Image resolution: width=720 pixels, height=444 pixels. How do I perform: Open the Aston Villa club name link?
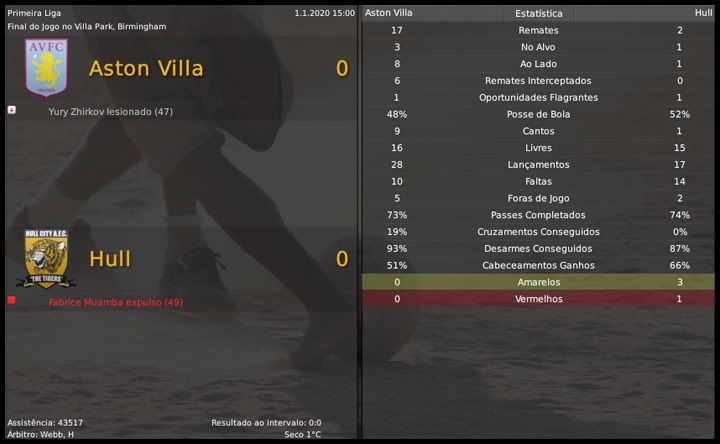click(x=146, y=68)
